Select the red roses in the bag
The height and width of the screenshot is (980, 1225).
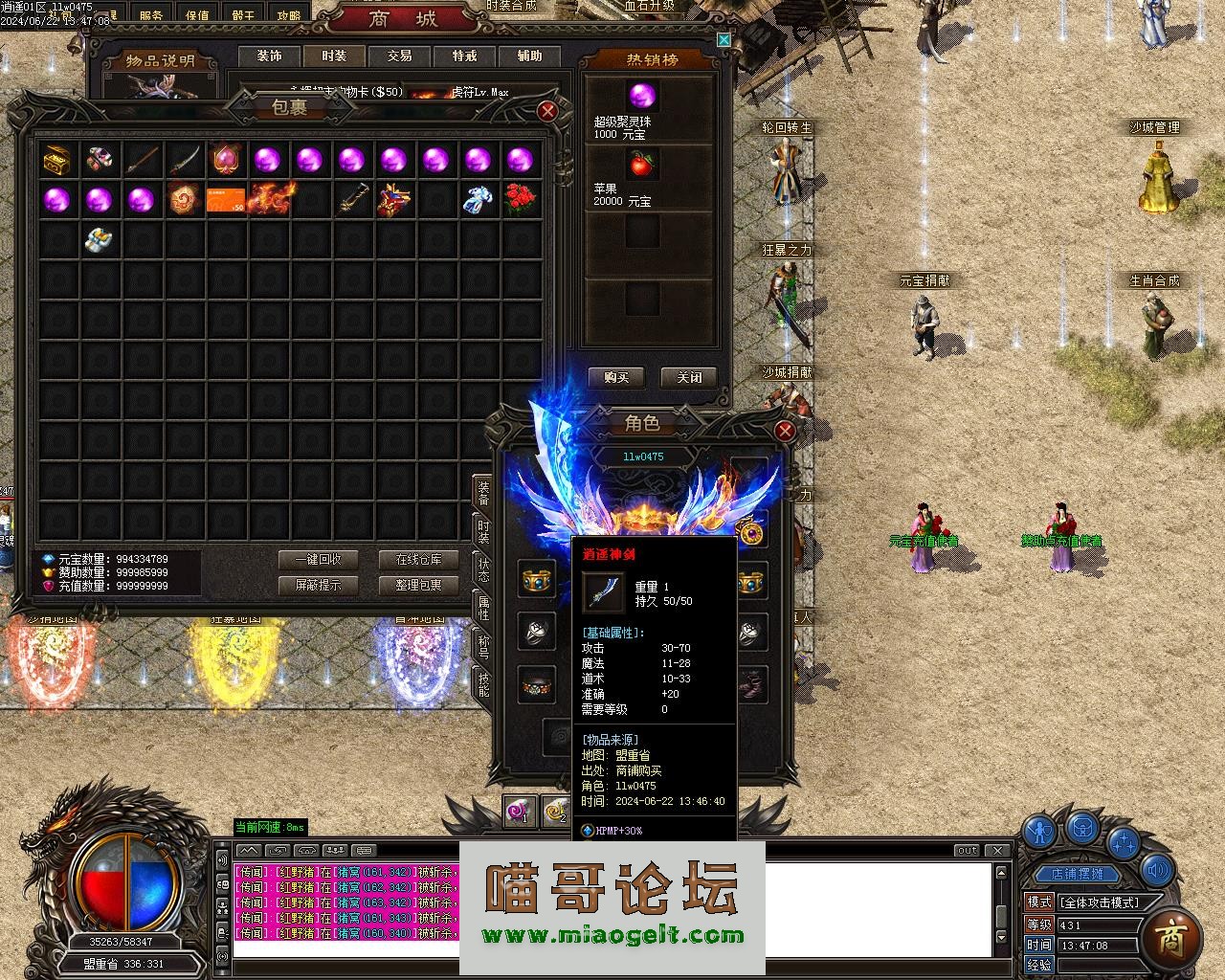point(520,198)
